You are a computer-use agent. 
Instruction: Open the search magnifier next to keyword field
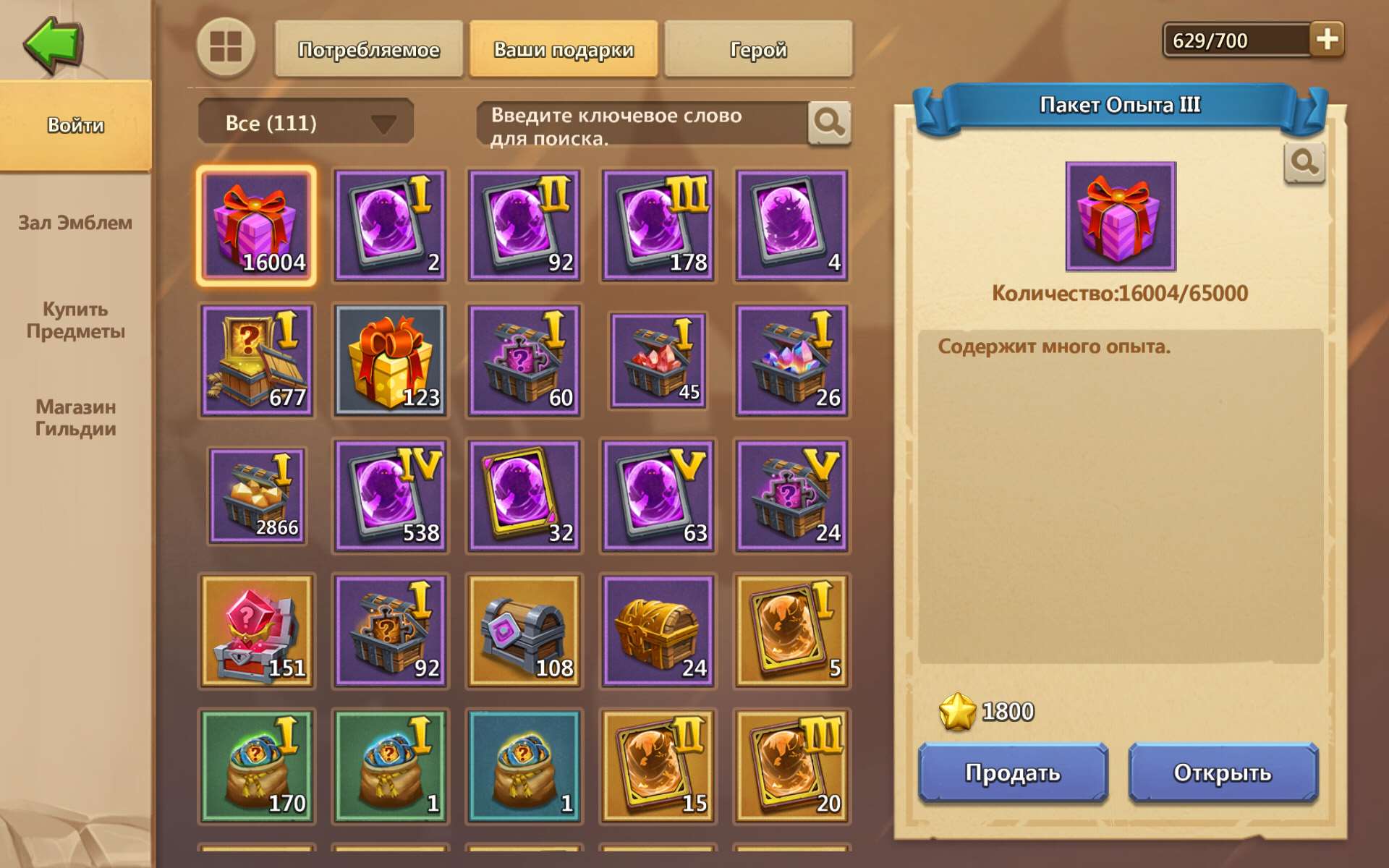point(829,122)
